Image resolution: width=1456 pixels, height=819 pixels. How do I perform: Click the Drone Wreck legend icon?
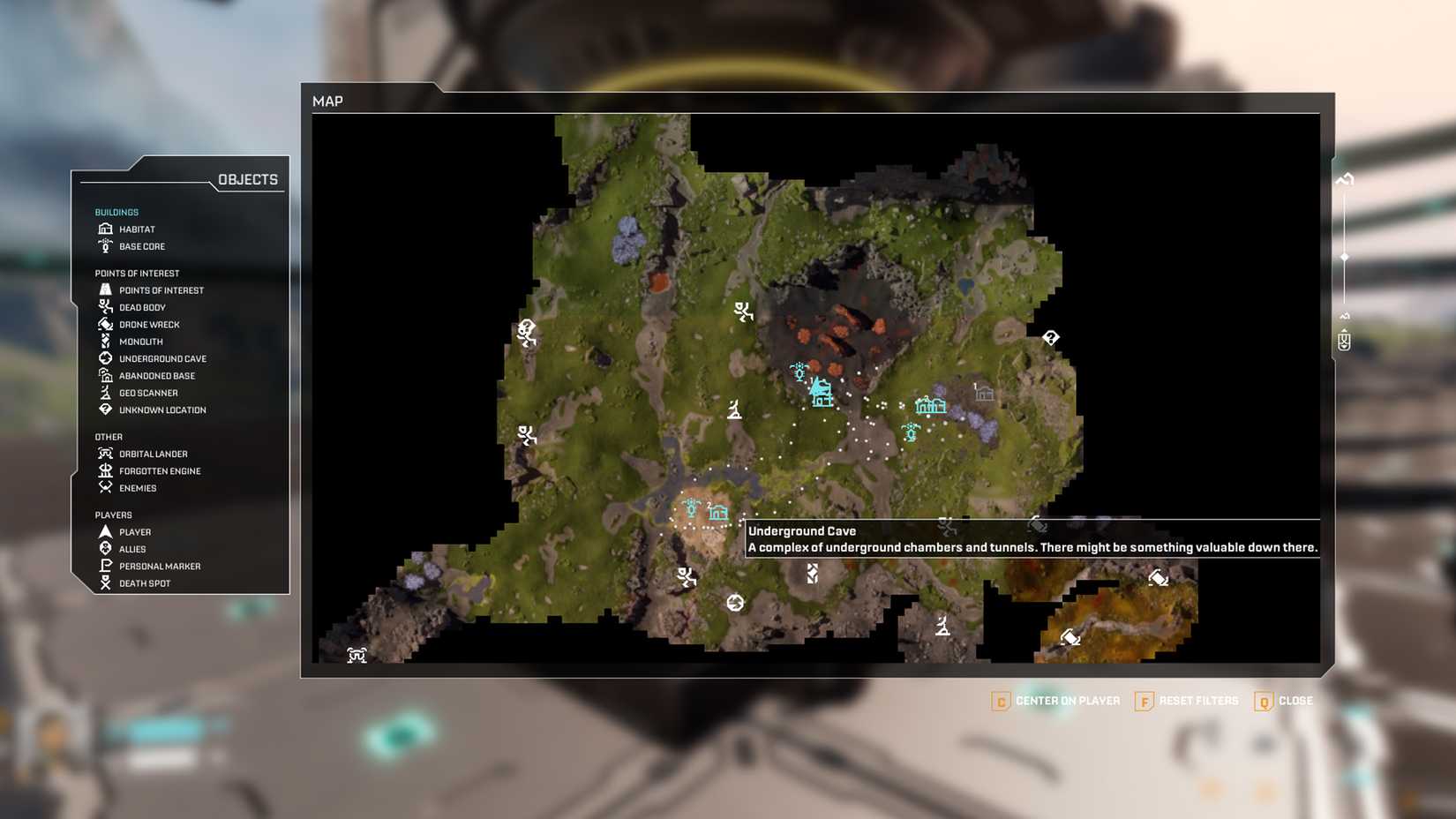(x=105, y=324)
